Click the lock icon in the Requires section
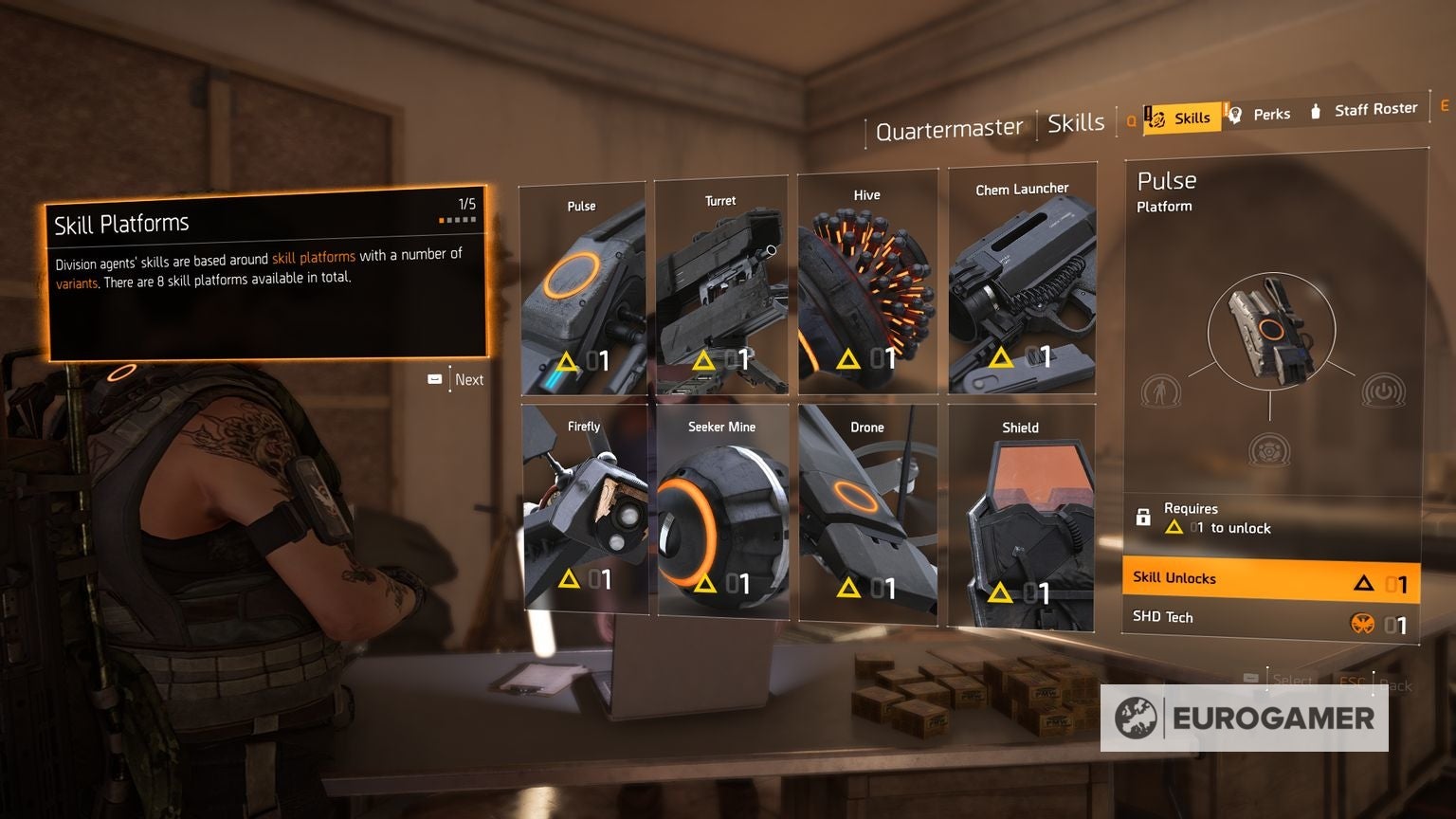 tap(1142, 514)
